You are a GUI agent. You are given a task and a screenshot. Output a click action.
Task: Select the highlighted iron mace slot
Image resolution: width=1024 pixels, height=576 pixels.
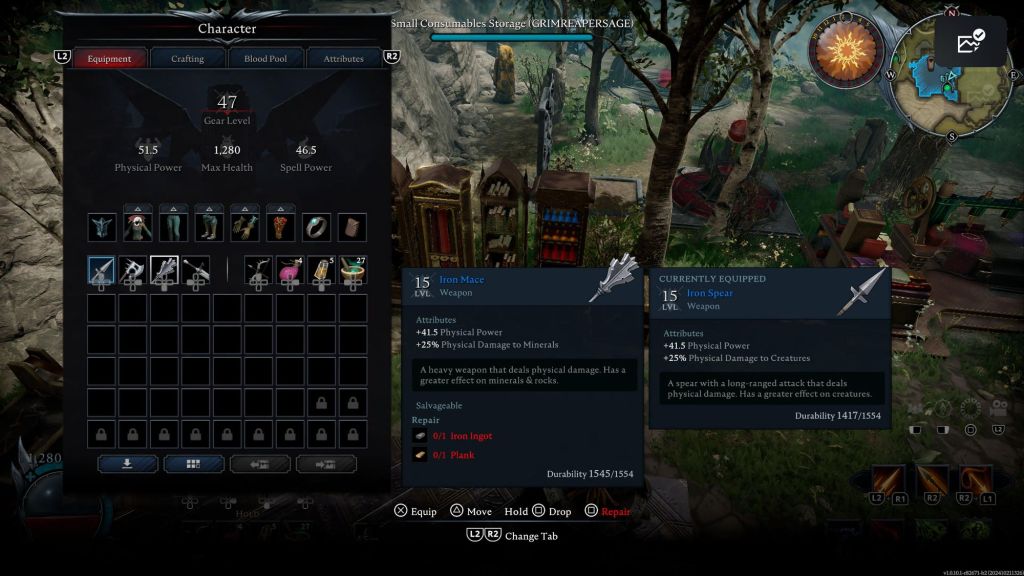(164, 270)
